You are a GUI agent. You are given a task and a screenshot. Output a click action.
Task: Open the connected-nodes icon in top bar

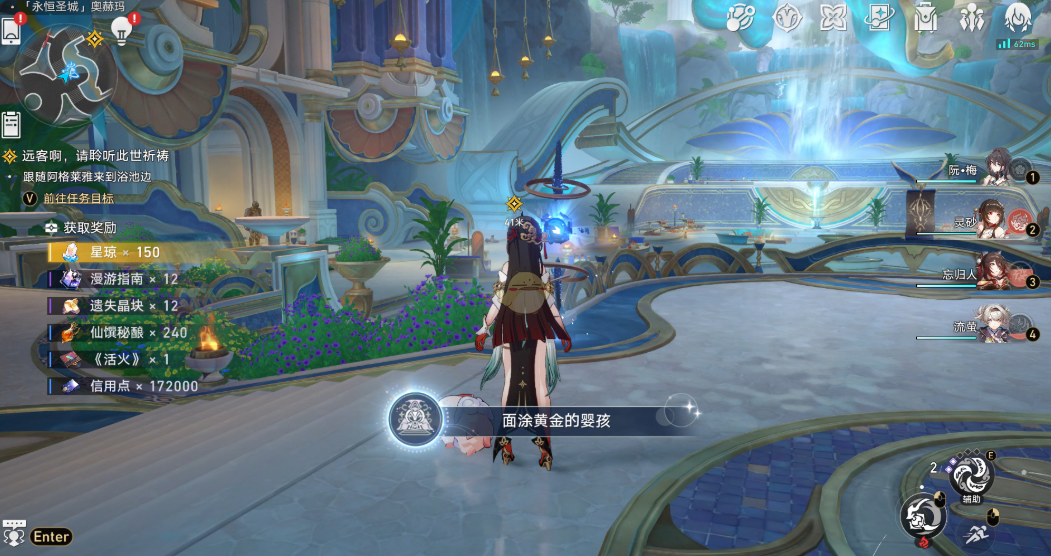click(740, 18)
